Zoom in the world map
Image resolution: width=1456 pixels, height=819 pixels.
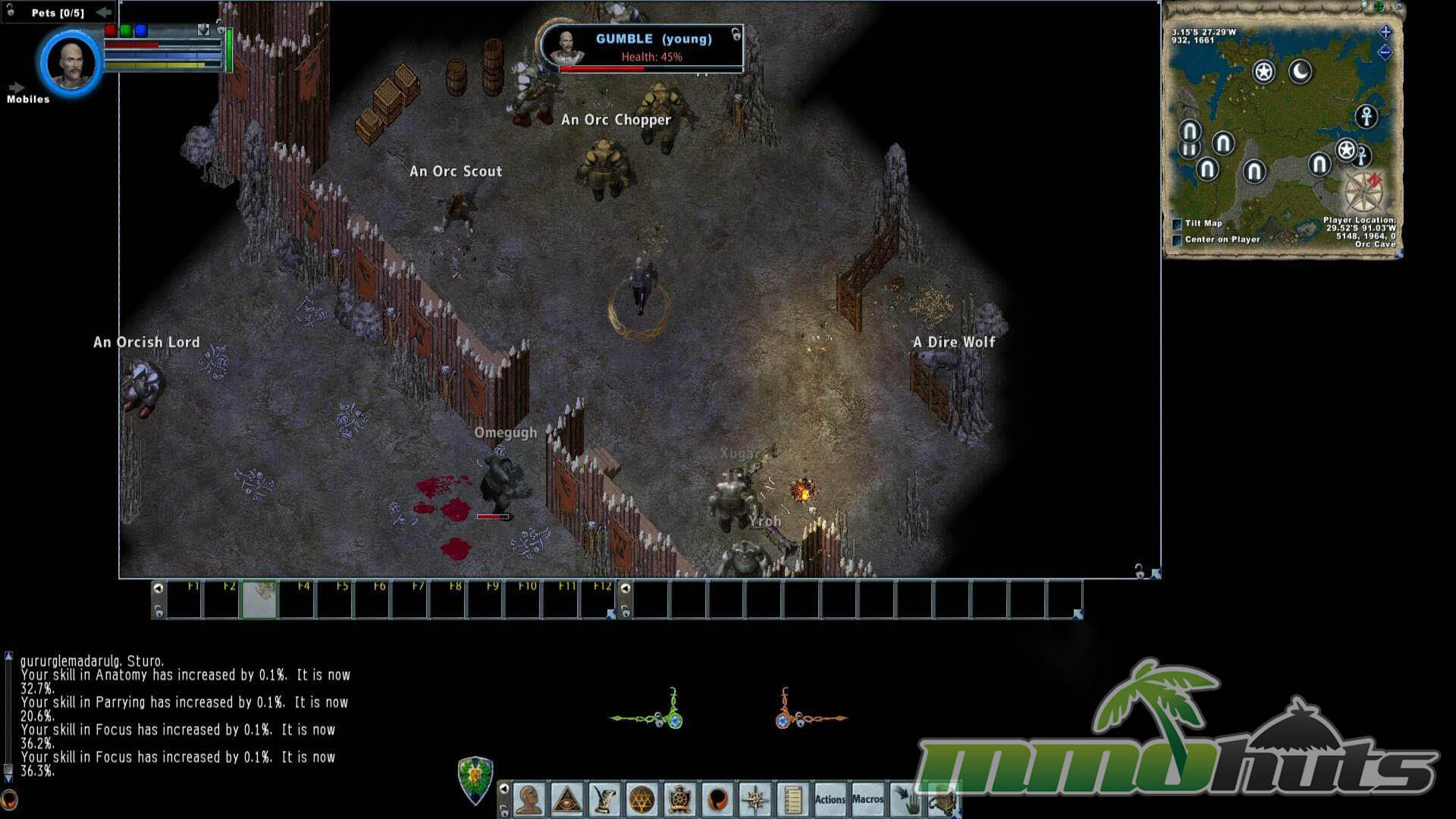[1385, 32]
